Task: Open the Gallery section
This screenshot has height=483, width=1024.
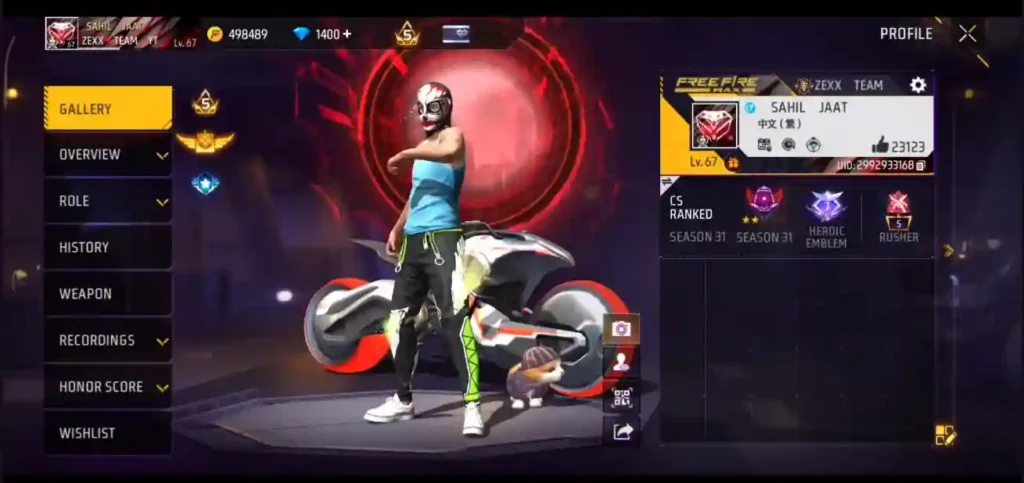Action: [107, 108]
